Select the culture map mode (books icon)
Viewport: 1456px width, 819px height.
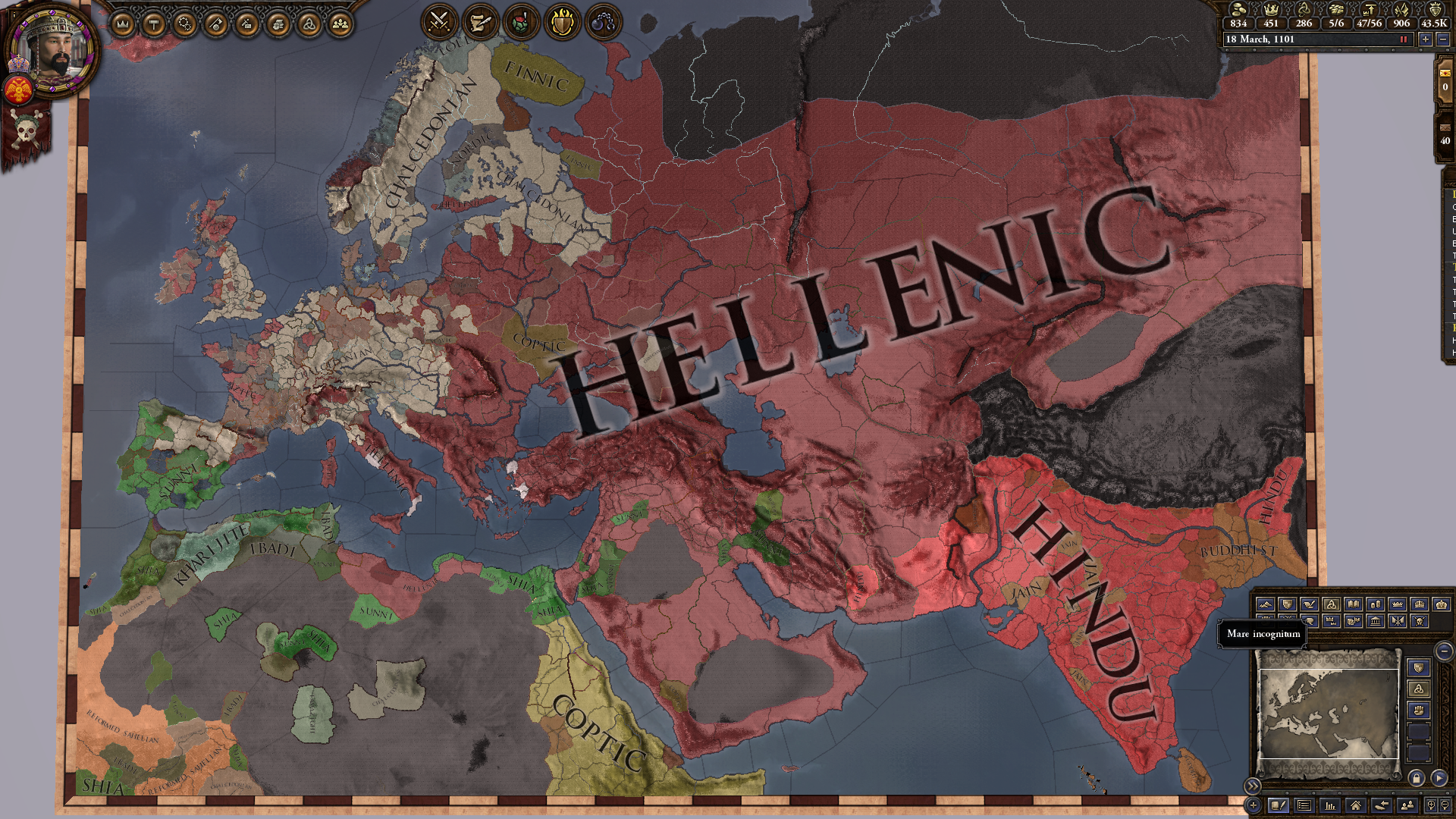1353,604
